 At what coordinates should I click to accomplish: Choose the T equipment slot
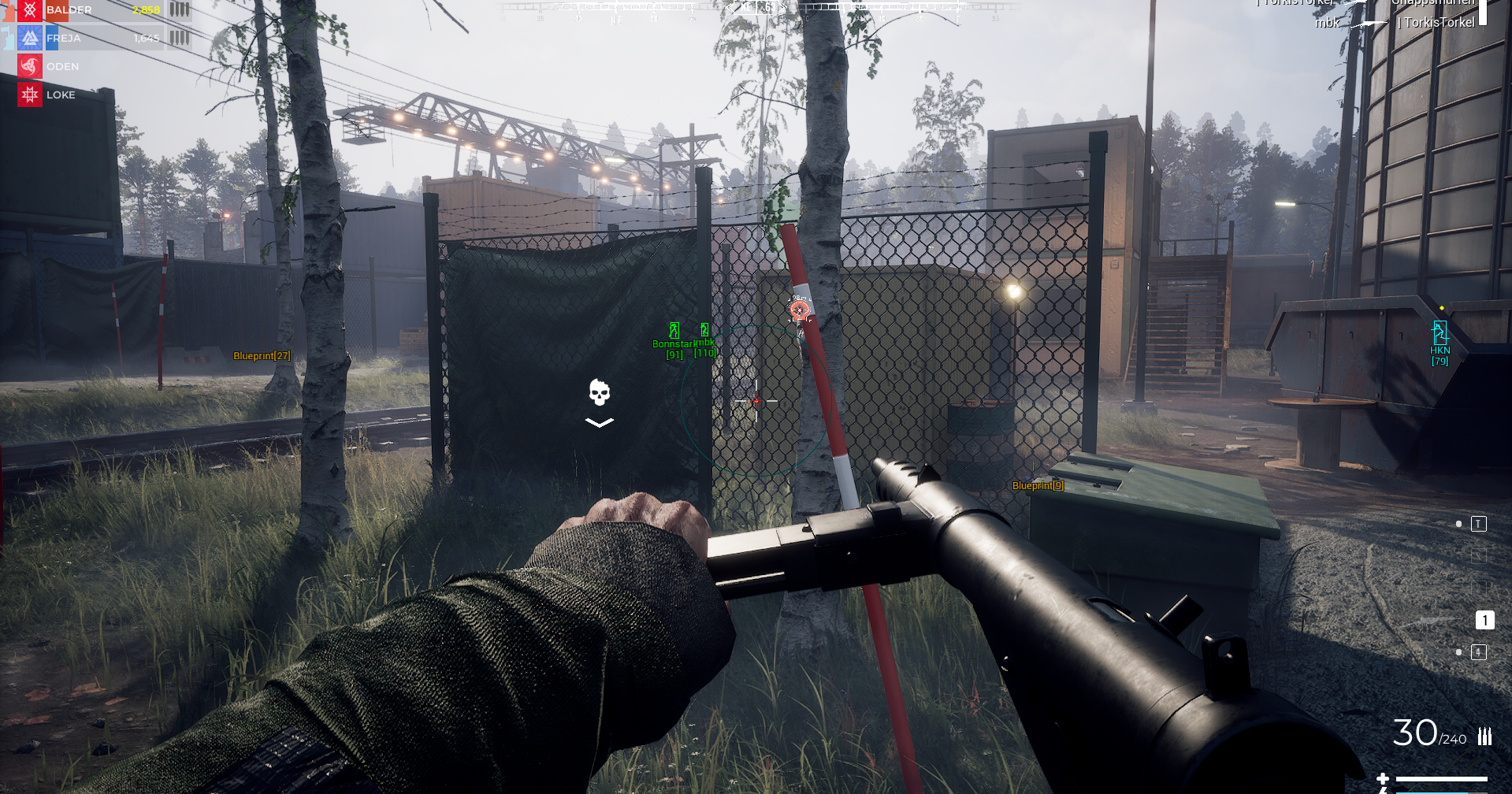point(1478,524)
